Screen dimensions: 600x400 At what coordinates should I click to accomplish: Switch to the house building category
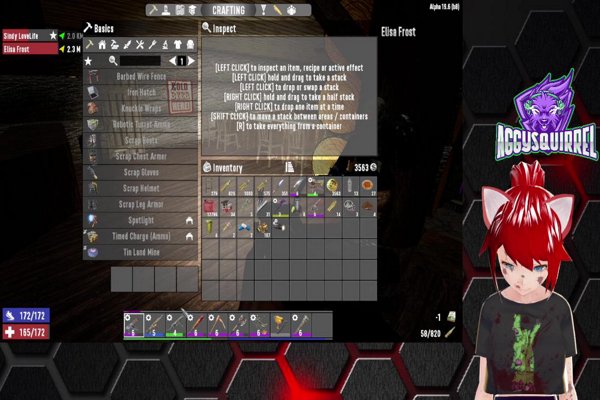pyautogui.click(x=101, y=45)
